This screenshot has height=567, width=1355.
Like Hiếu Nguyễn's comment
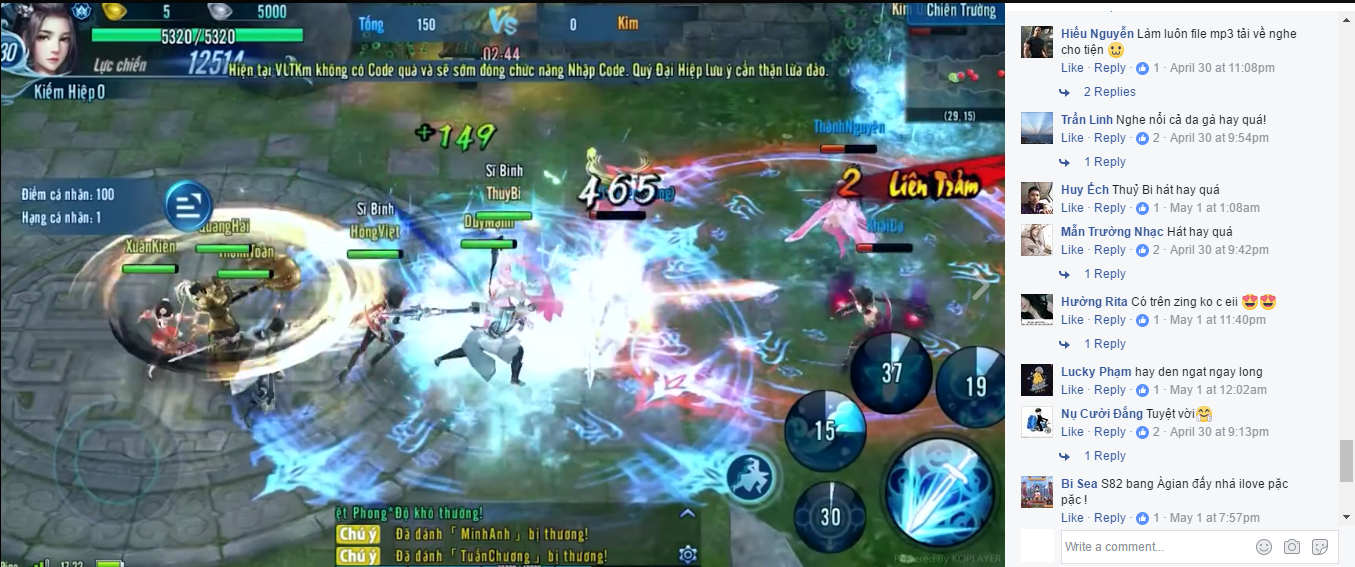click(x=1072, y=68)
